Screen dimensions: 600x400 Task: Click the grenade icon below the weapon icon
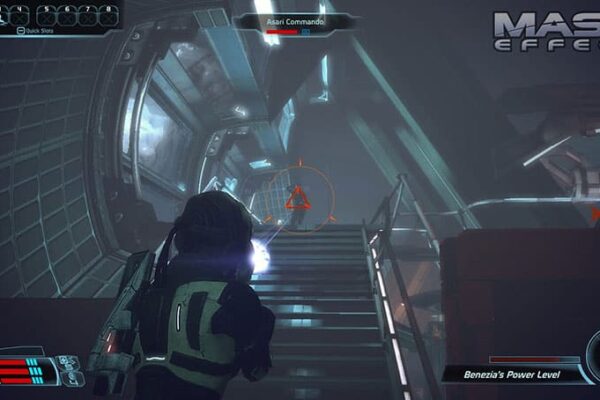[x=74, y=378]
